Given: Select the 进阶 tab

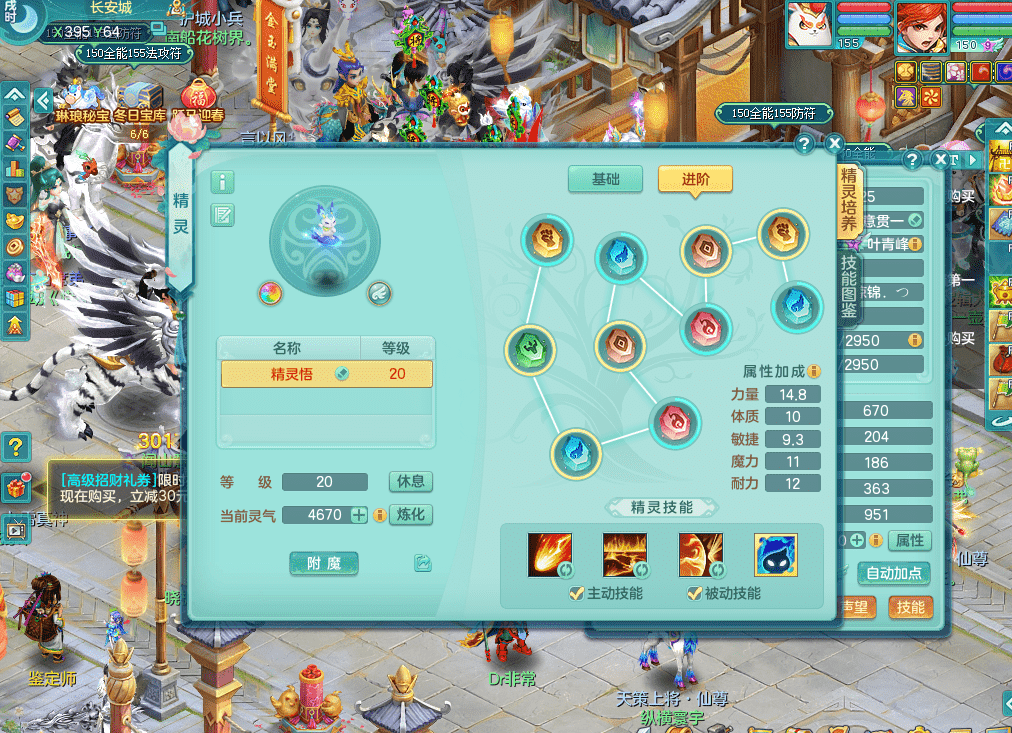Looking at the screenshot, I should pos(695,179).
